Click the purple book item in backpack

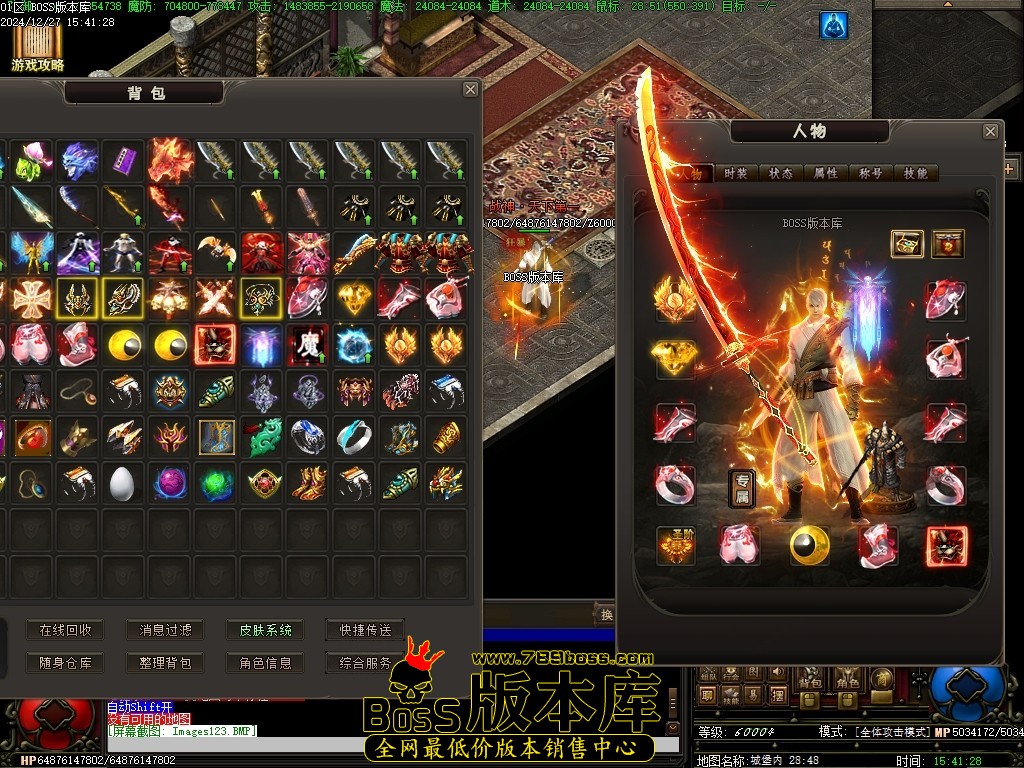coord(124,160)
